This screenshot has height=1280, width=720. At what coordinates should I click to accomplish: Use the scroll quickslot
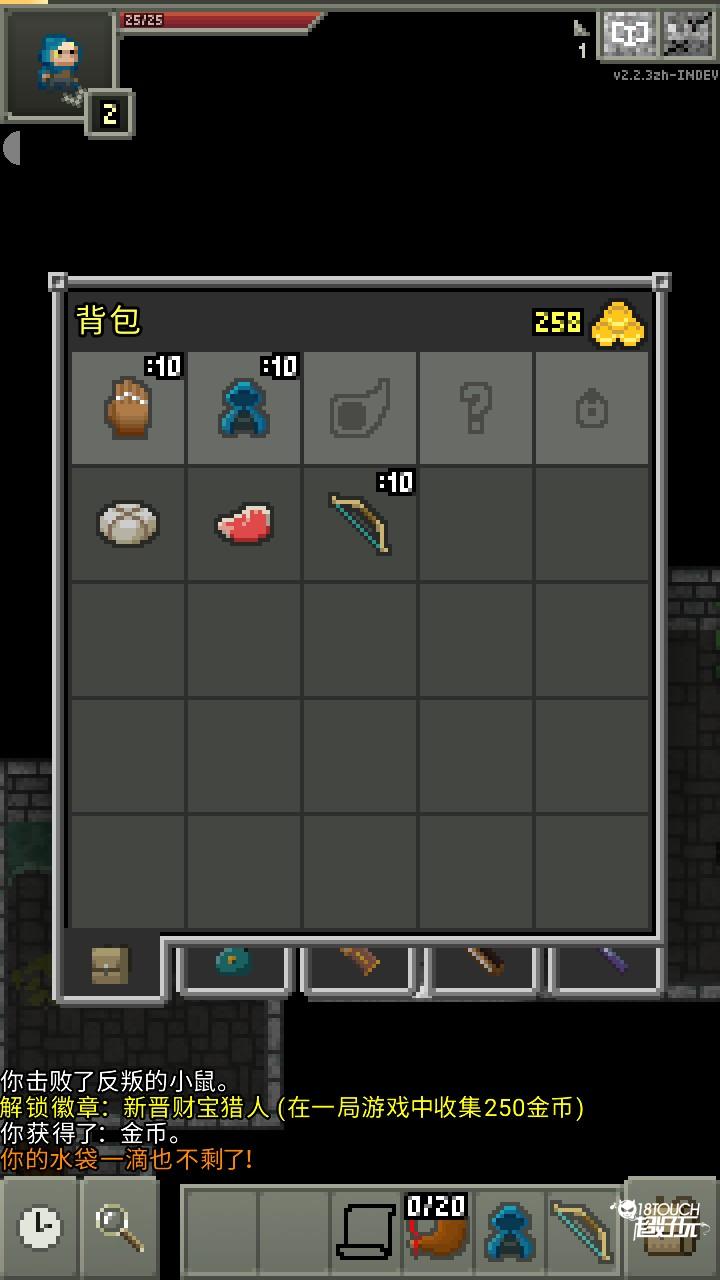365,1226
